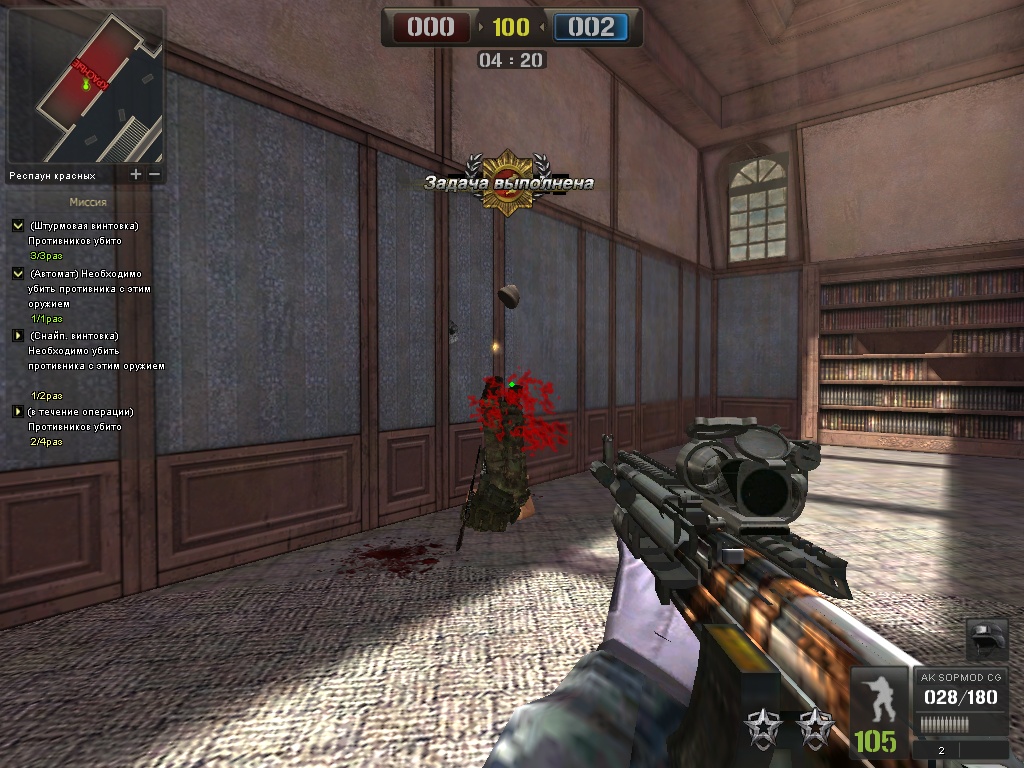The image size is (1024, 768).
Task: Zoom in the minimap with plus button
Action: click(136, 174)
